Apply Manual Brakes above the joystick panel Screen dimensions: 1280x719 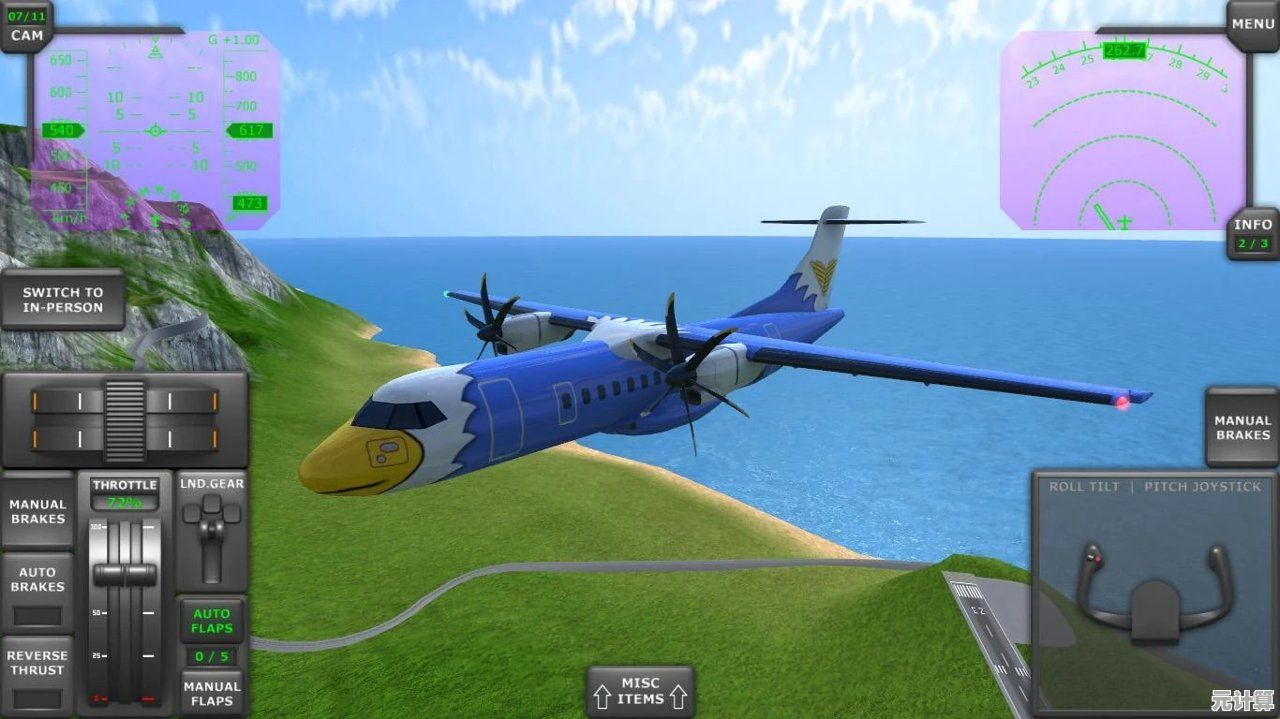(x=1242, y=428)
